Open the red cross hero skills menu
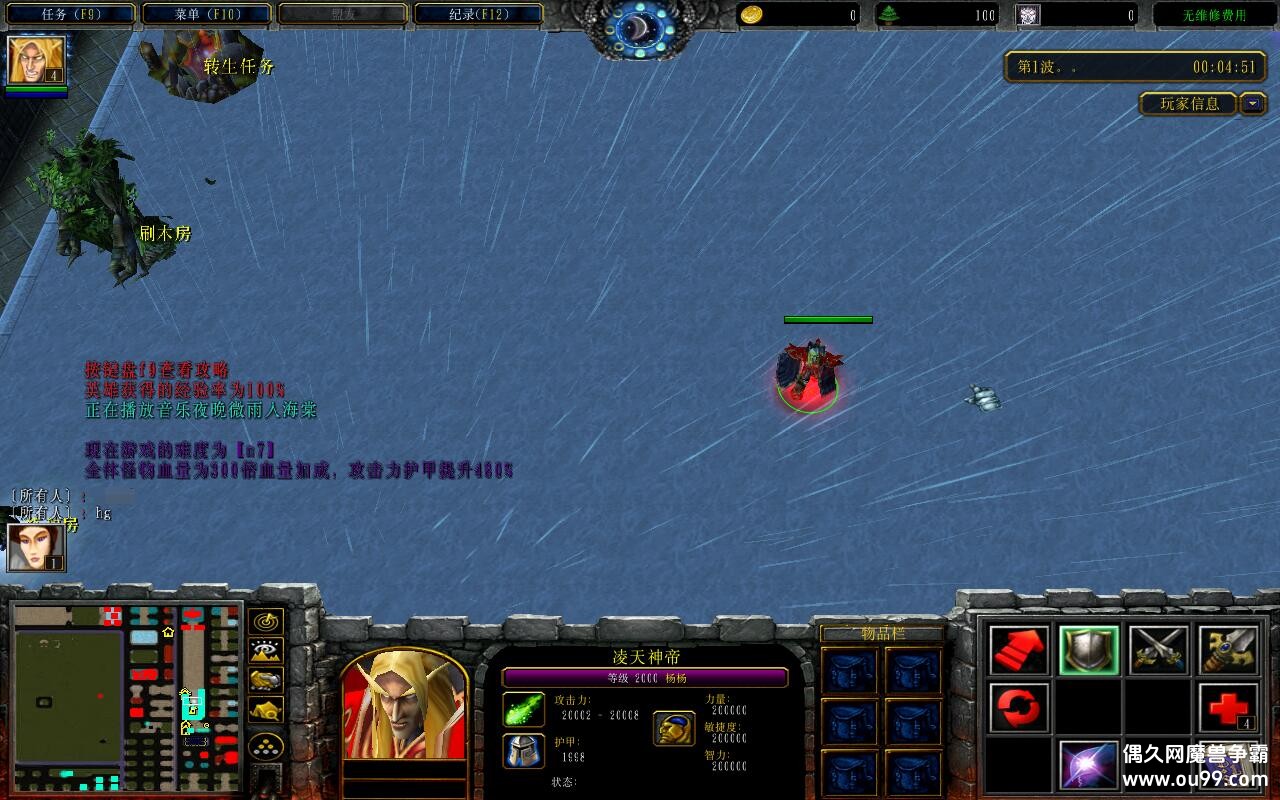 click(x=1229, y=708)
